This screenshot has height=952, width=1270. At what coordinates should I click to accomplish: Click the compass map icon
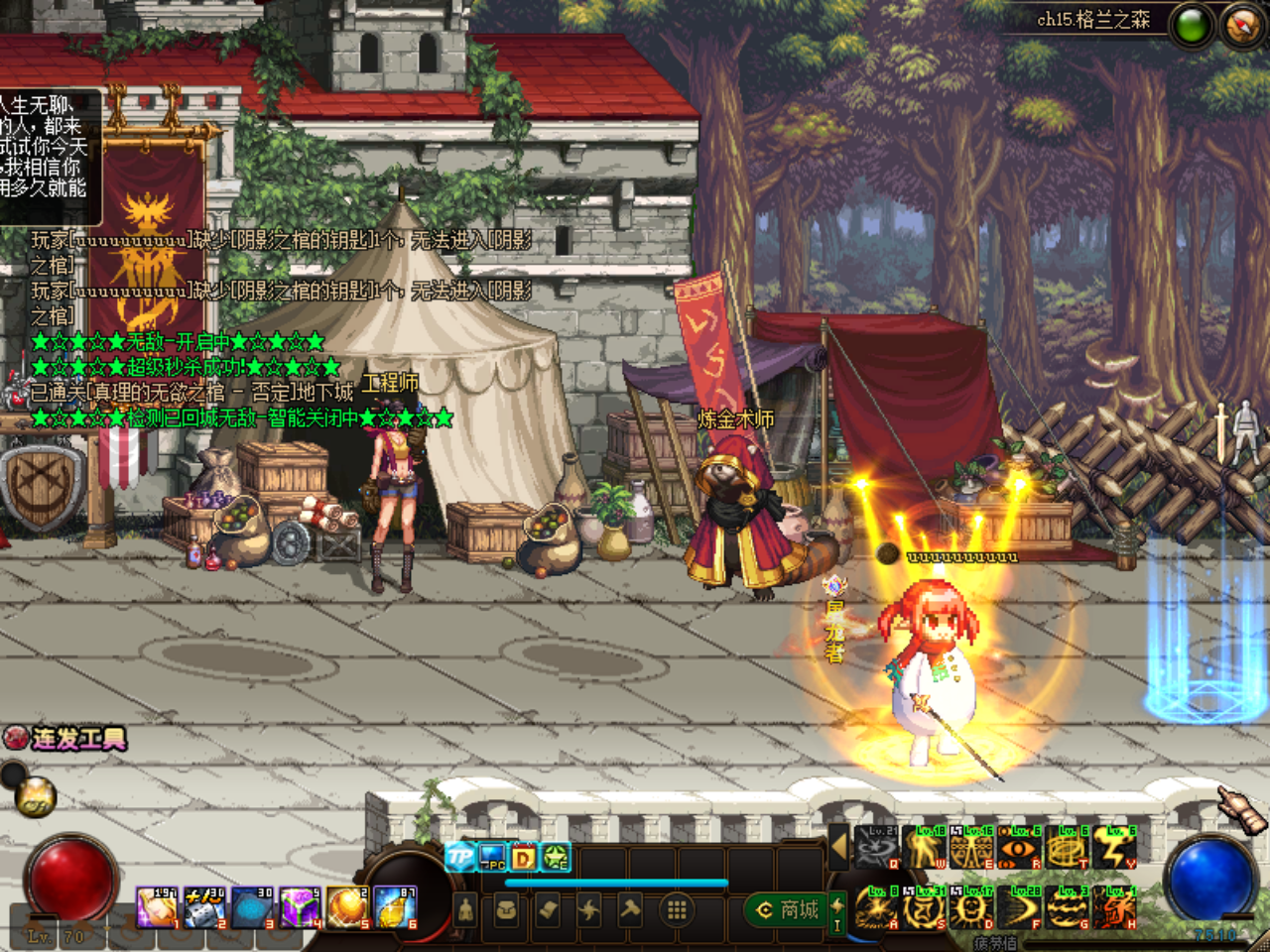[1242, 26]
